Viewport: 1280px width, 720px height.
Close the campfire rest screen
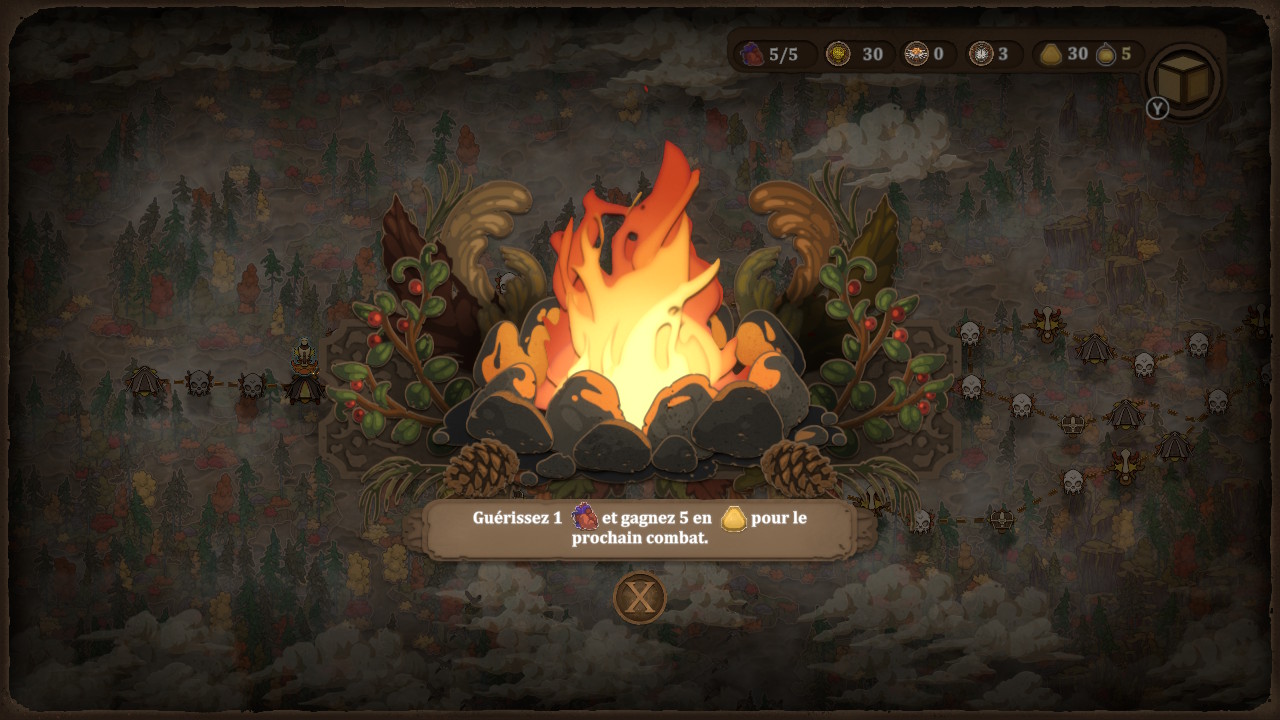[639, 598]
